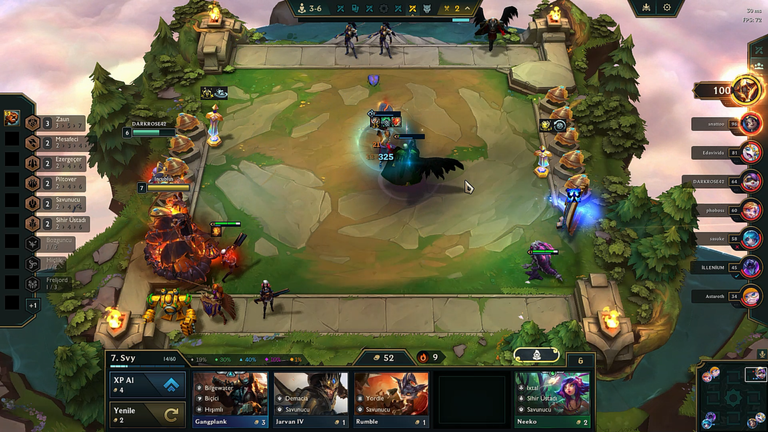768x432 pixels.
Task: Toggle the shop lock icon
Action: (x=537, y=355)
